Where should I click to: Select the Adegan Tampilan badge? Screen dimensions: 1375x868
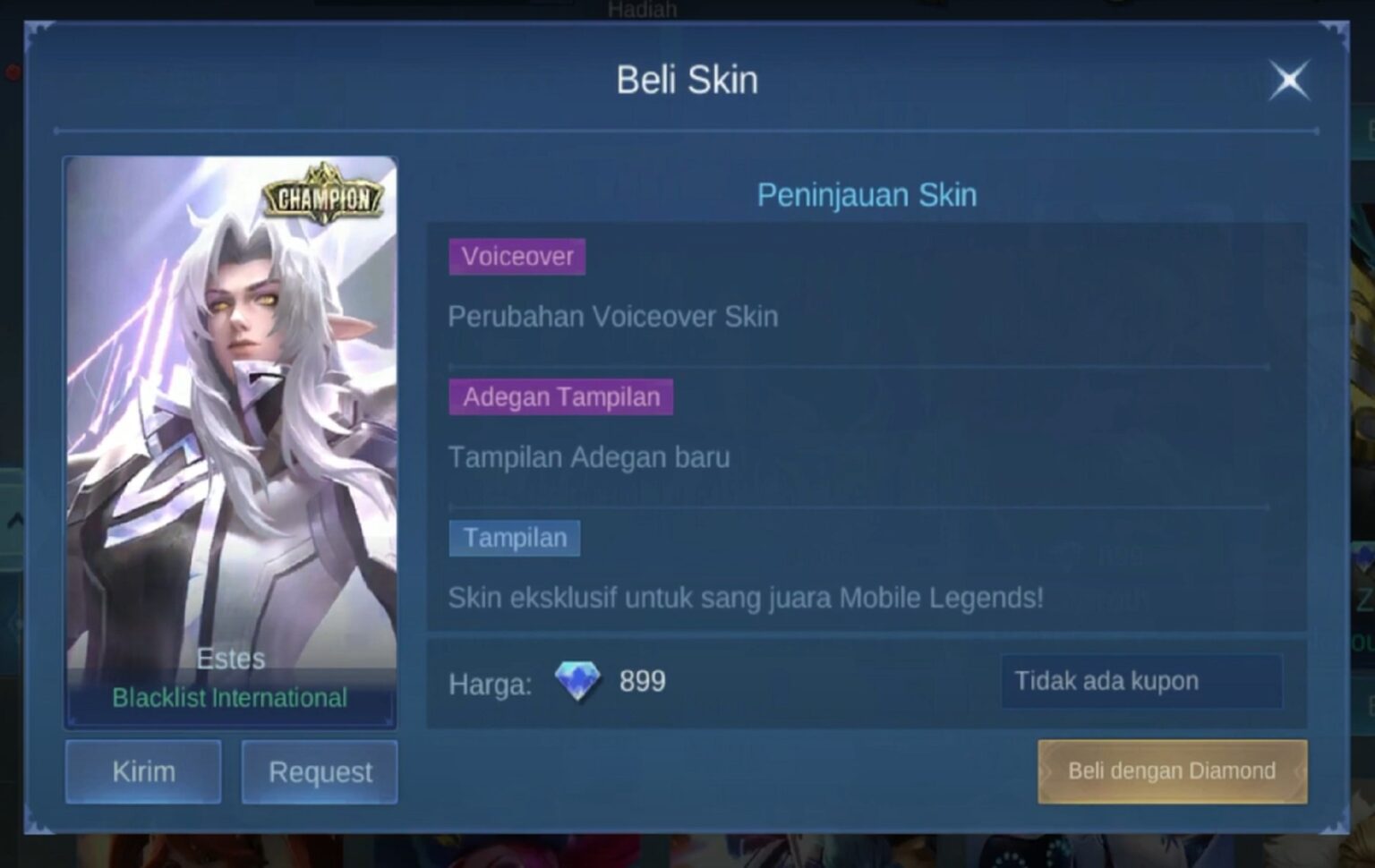[559, 396]
